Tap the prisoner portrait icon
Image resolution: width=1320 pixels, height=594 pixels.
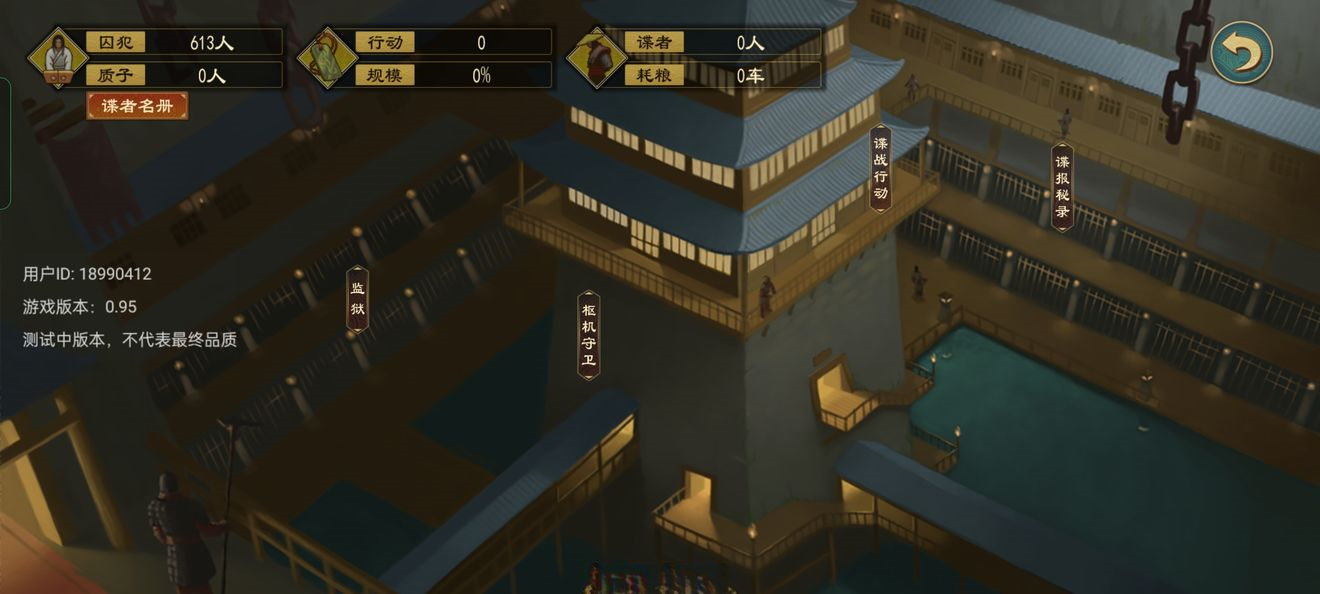(56, 57)
